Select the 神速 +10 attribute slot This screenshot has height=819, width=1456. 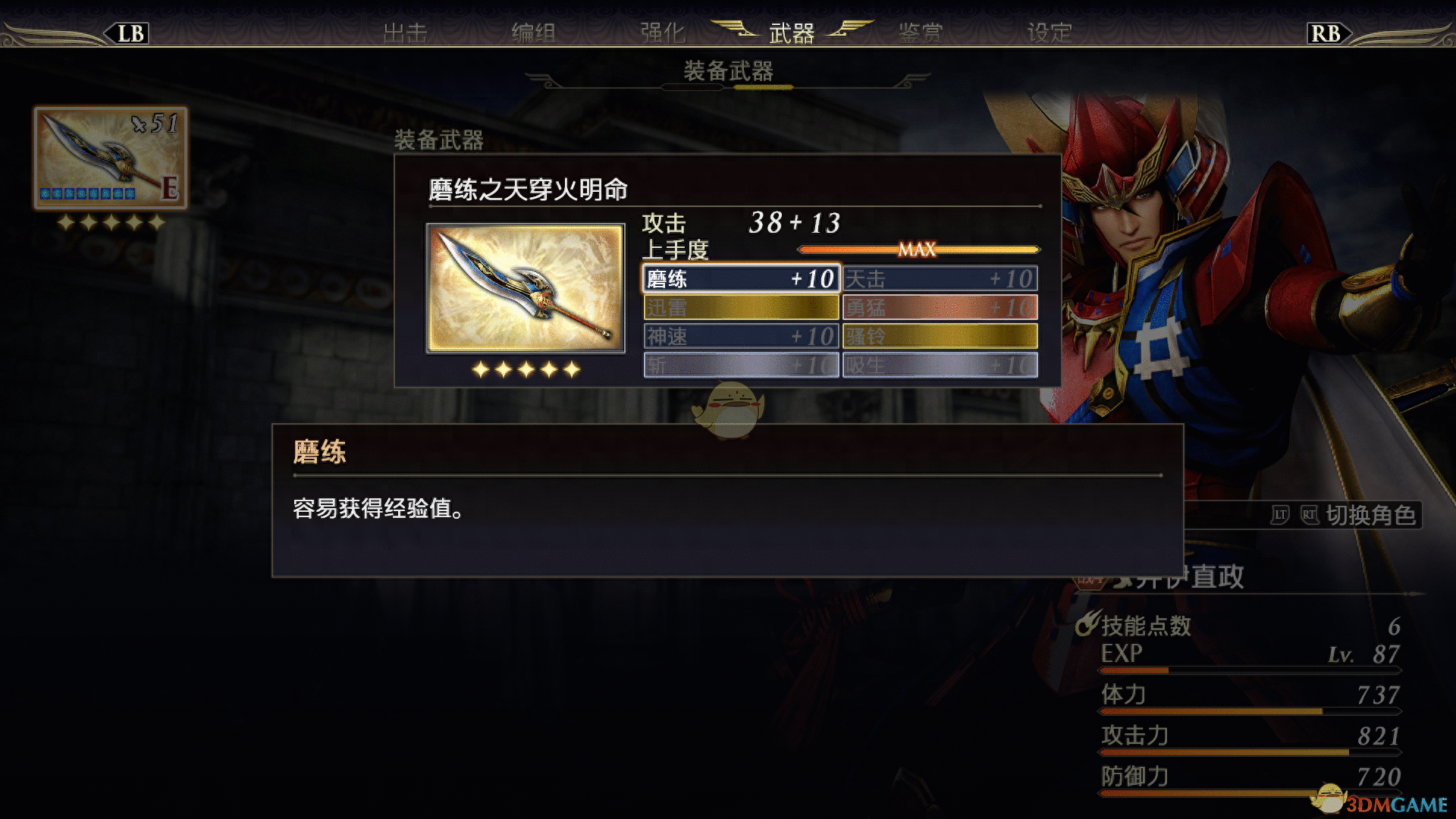740,337
